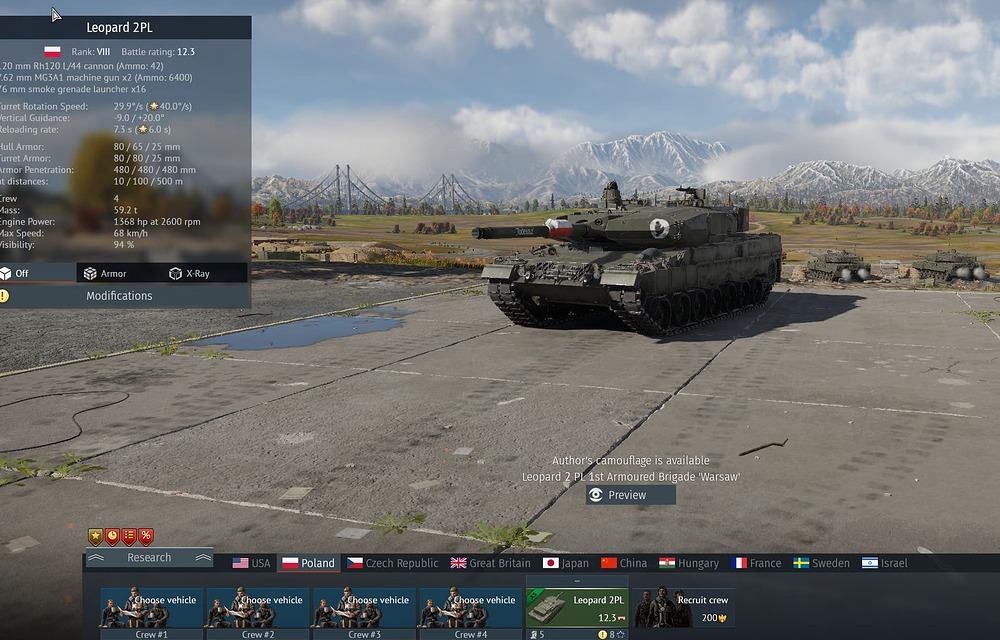Select the Off view mode
The image size is (1000, 640).
[x=20, y=273]
